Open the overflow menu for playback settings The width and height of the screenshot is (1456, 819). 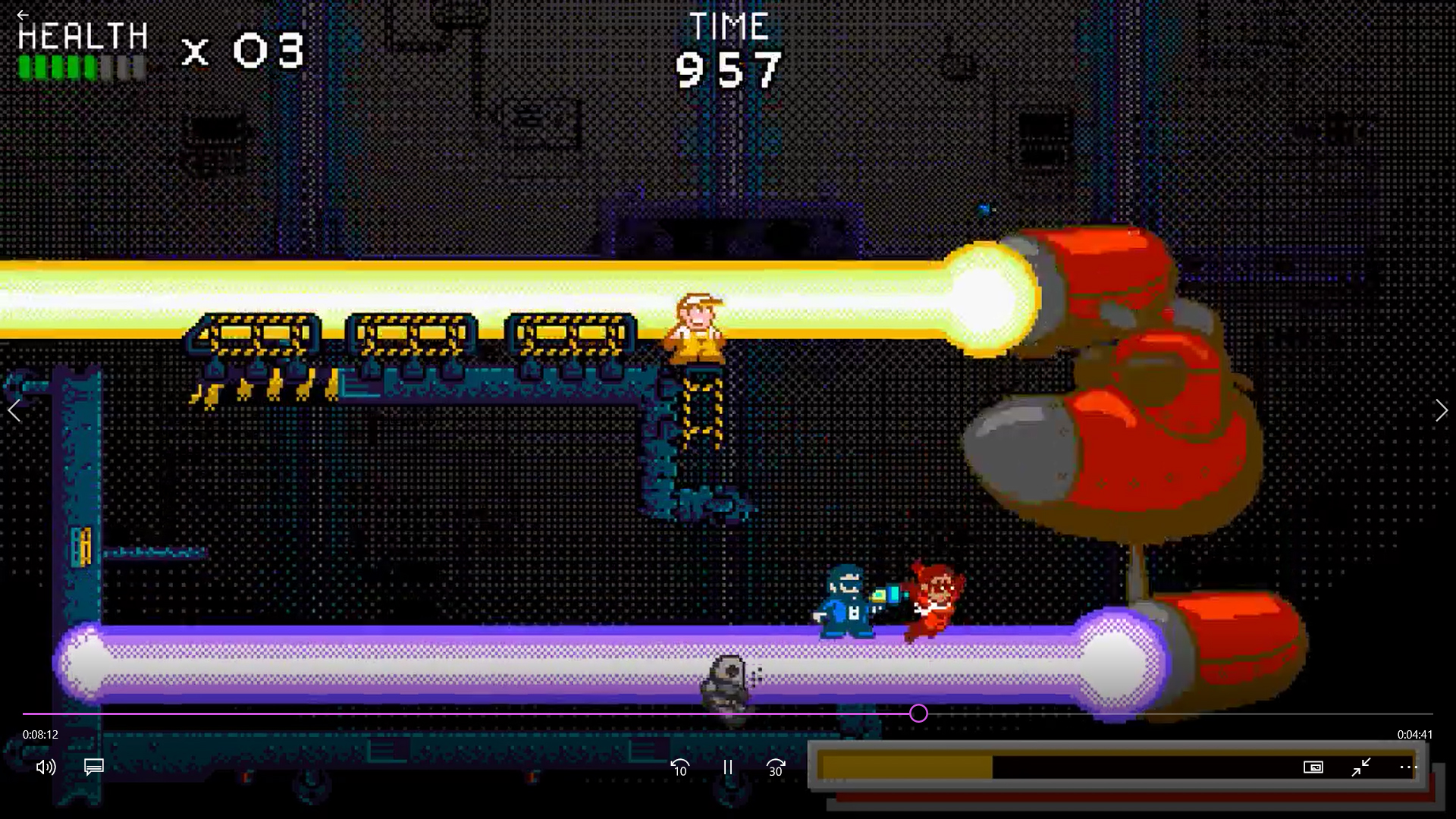coord(1408,767)
